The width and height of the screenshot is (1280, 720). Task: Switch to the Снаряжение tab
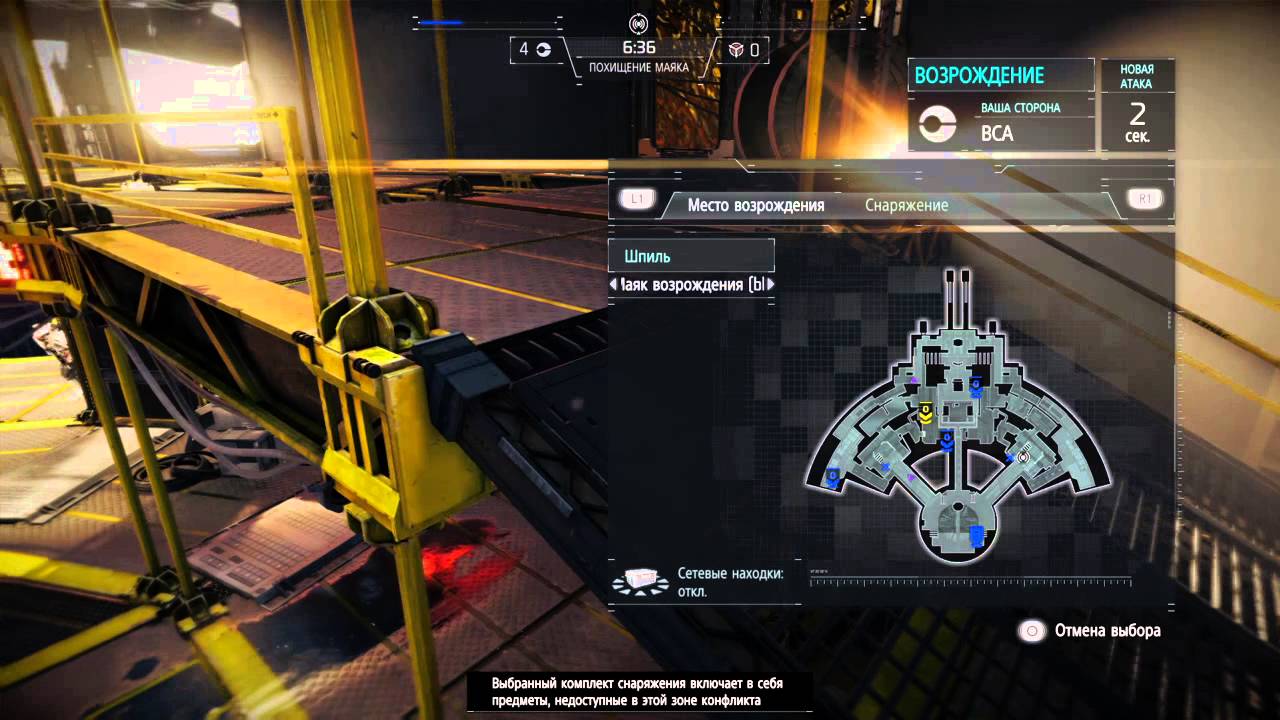click(906, 205)
